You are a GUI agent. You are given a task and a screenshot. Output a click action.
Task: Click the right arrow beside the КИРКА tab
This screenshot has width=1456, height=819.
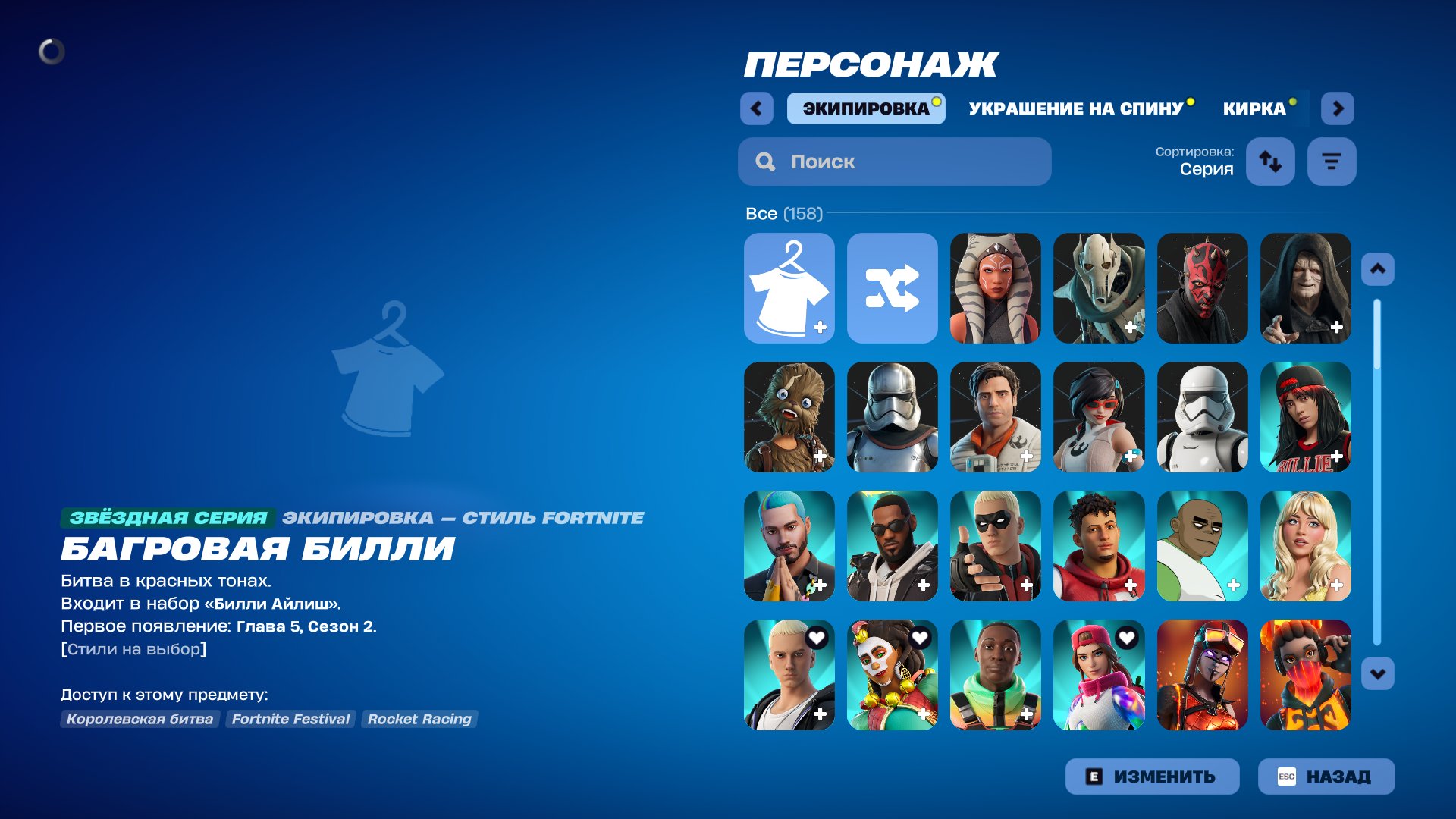1338,108
